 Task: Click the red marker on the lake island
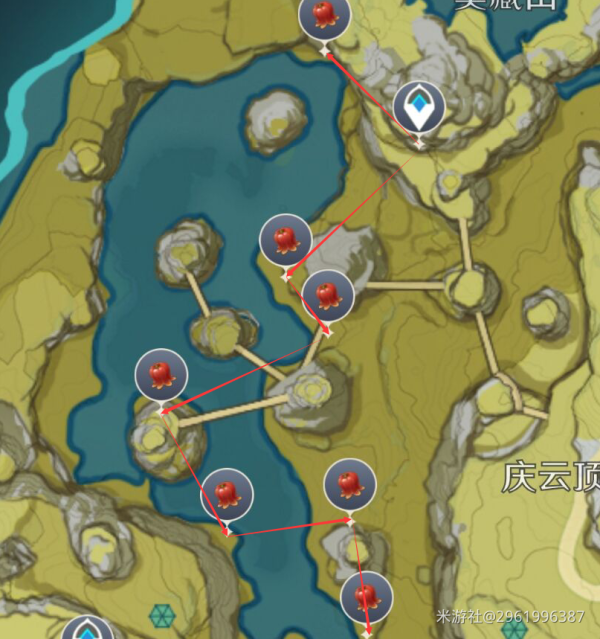pyautogui.click(x=161, y=375)
